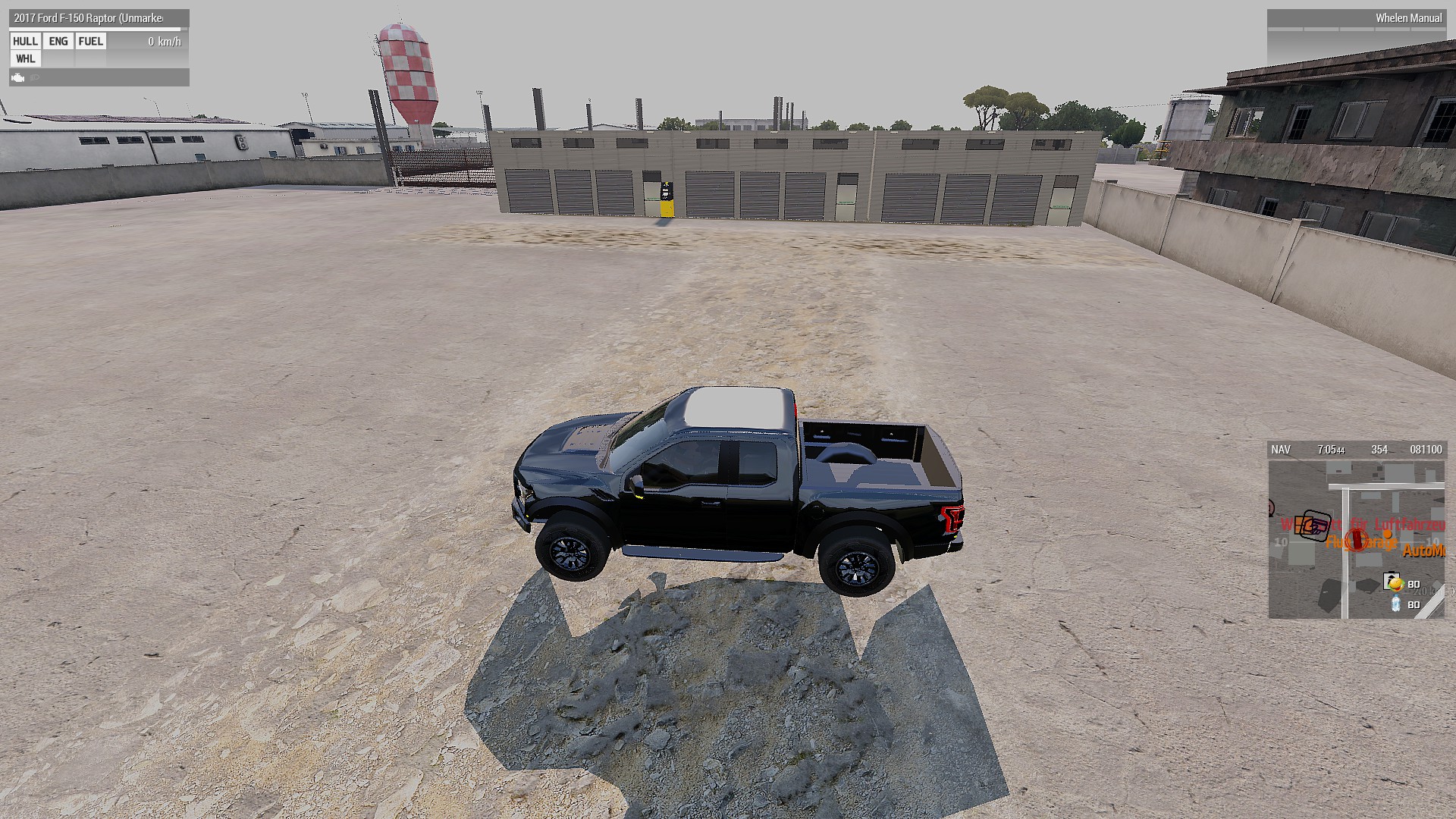Image resolution: width=1456 pixels, height=819 pixels.
Task: Click the AutoM marker label on minimap
Action: coord(1423,551)
